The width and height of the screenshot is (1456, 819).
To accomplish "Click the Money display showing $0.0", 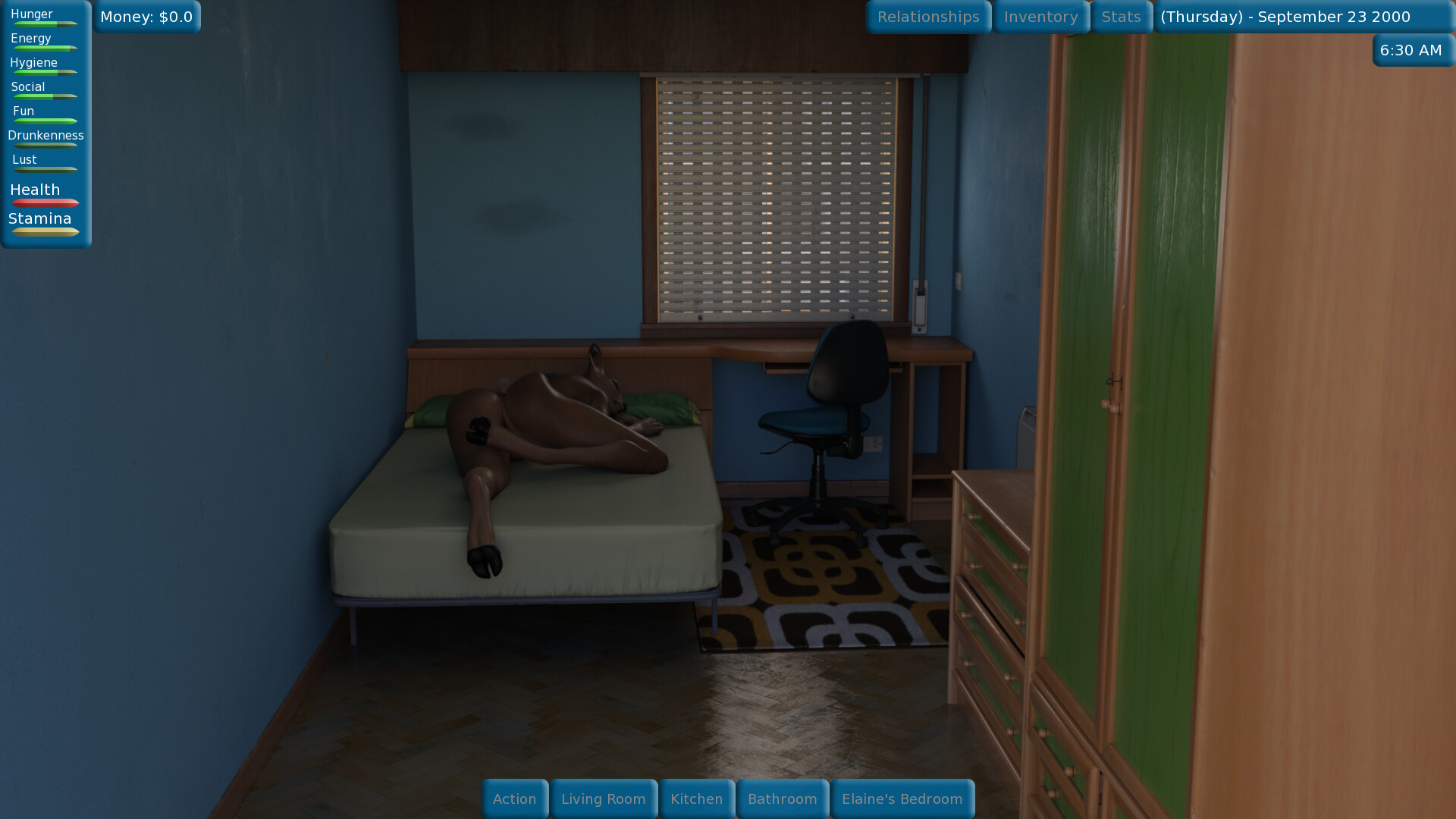I will (x=146, y=16).
